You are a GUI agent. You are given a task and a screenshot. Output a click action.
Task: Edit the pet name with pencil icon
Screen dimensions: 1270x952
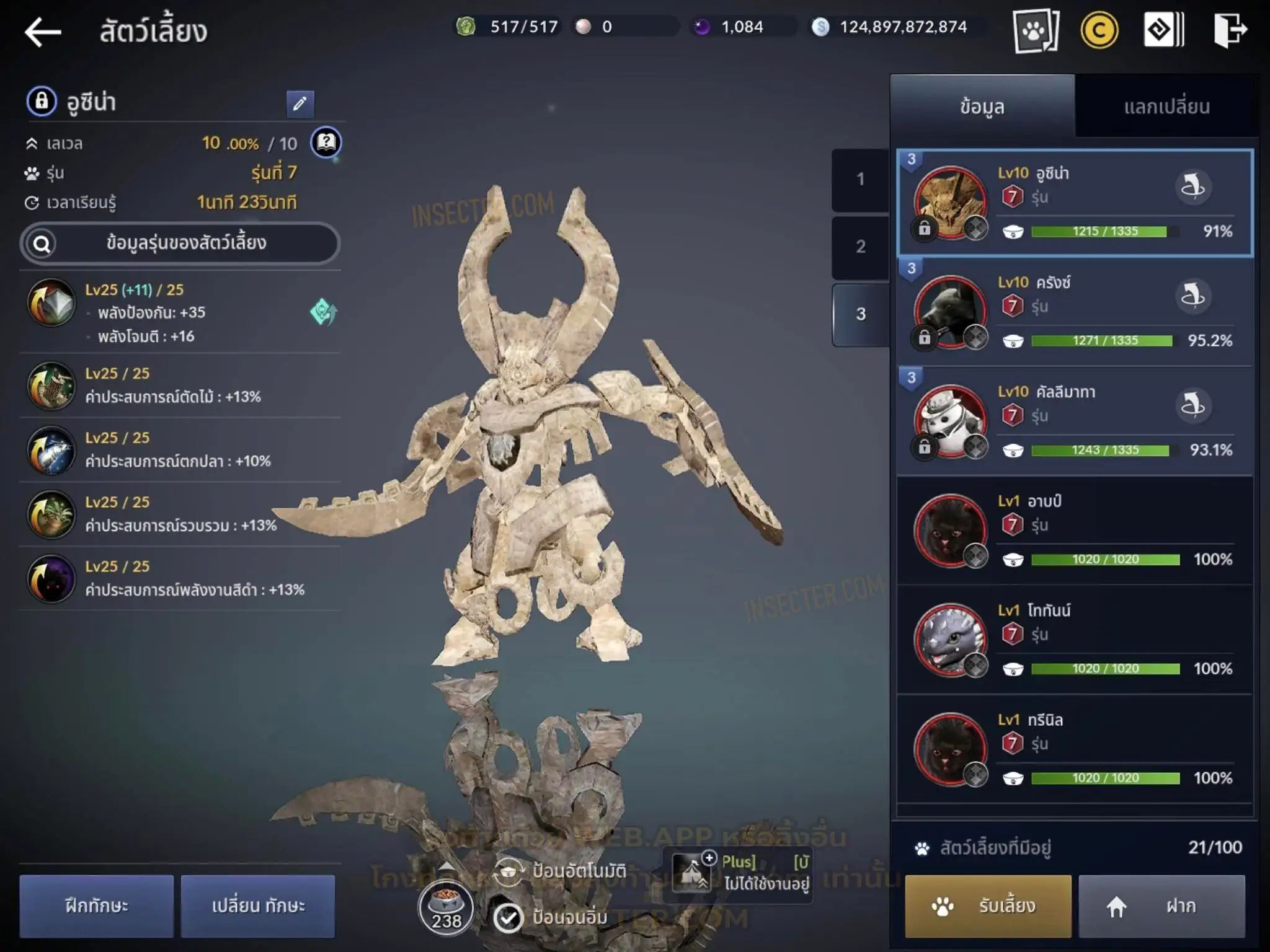pyautogui.click(x=300, y=104)
